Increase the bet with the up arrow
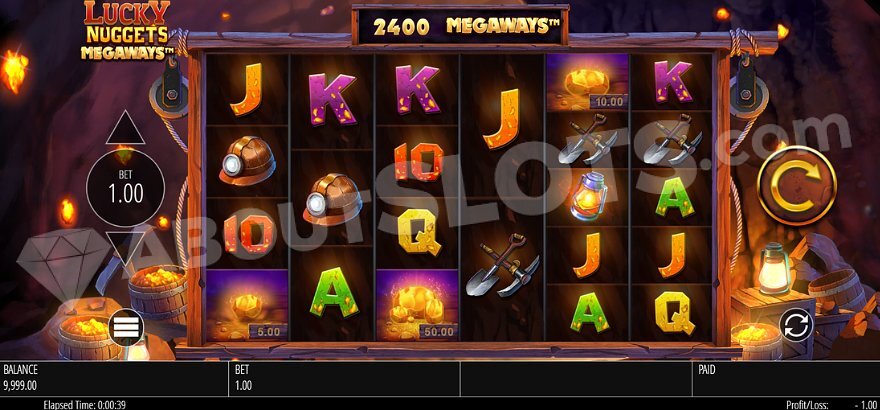 click(x=126, y=129)
